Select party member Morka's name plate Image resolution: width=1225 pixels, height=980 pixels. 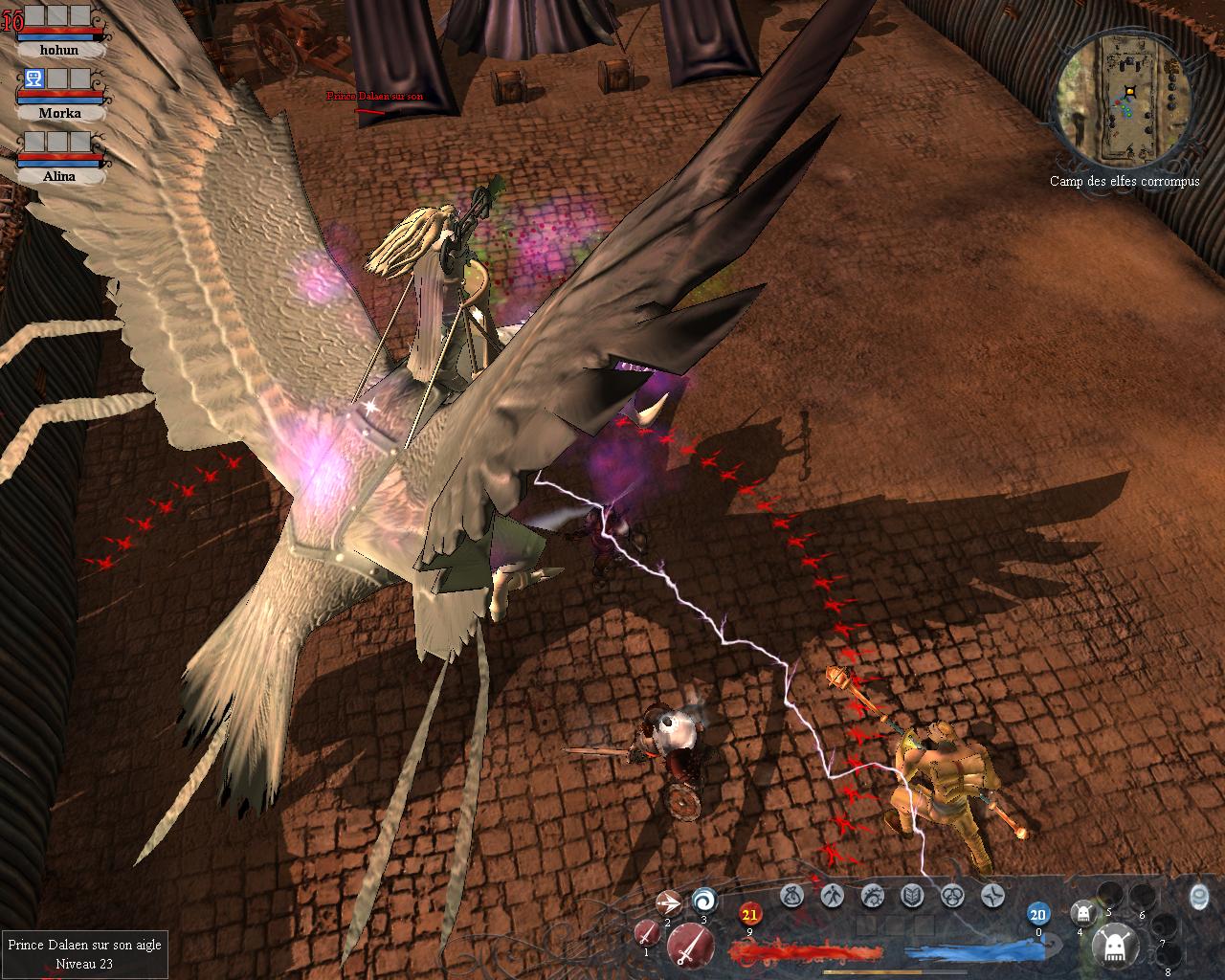point(59,113)
